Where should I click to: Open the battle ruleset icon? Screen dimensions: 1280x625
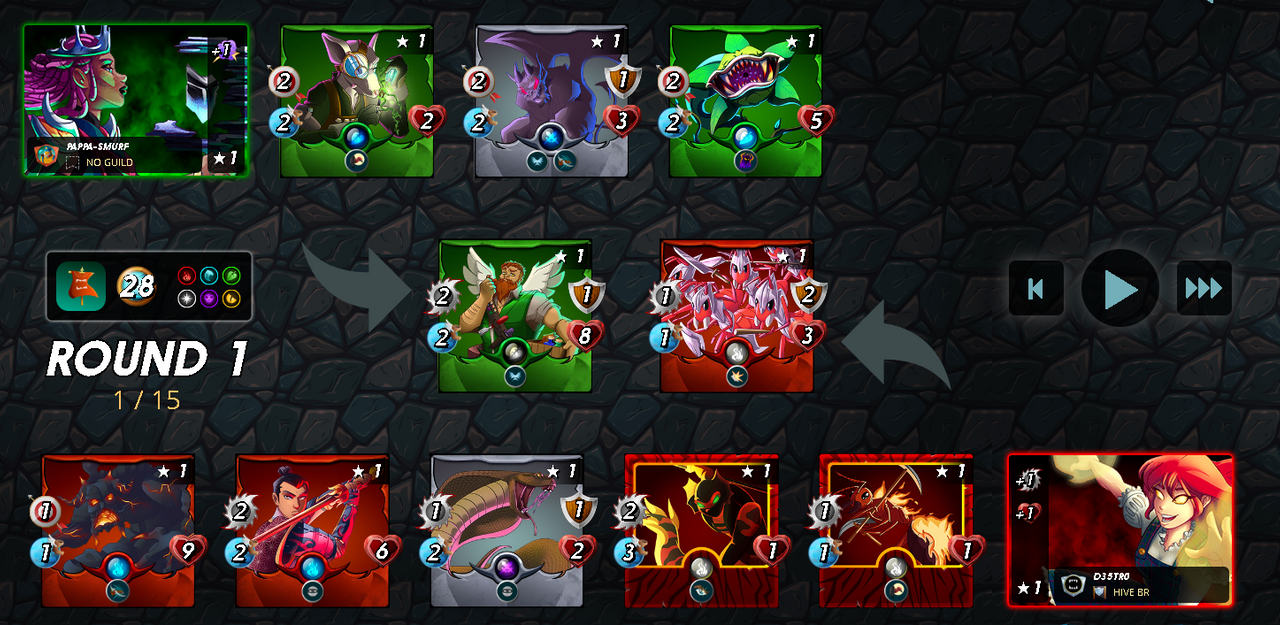coord(81,287)
